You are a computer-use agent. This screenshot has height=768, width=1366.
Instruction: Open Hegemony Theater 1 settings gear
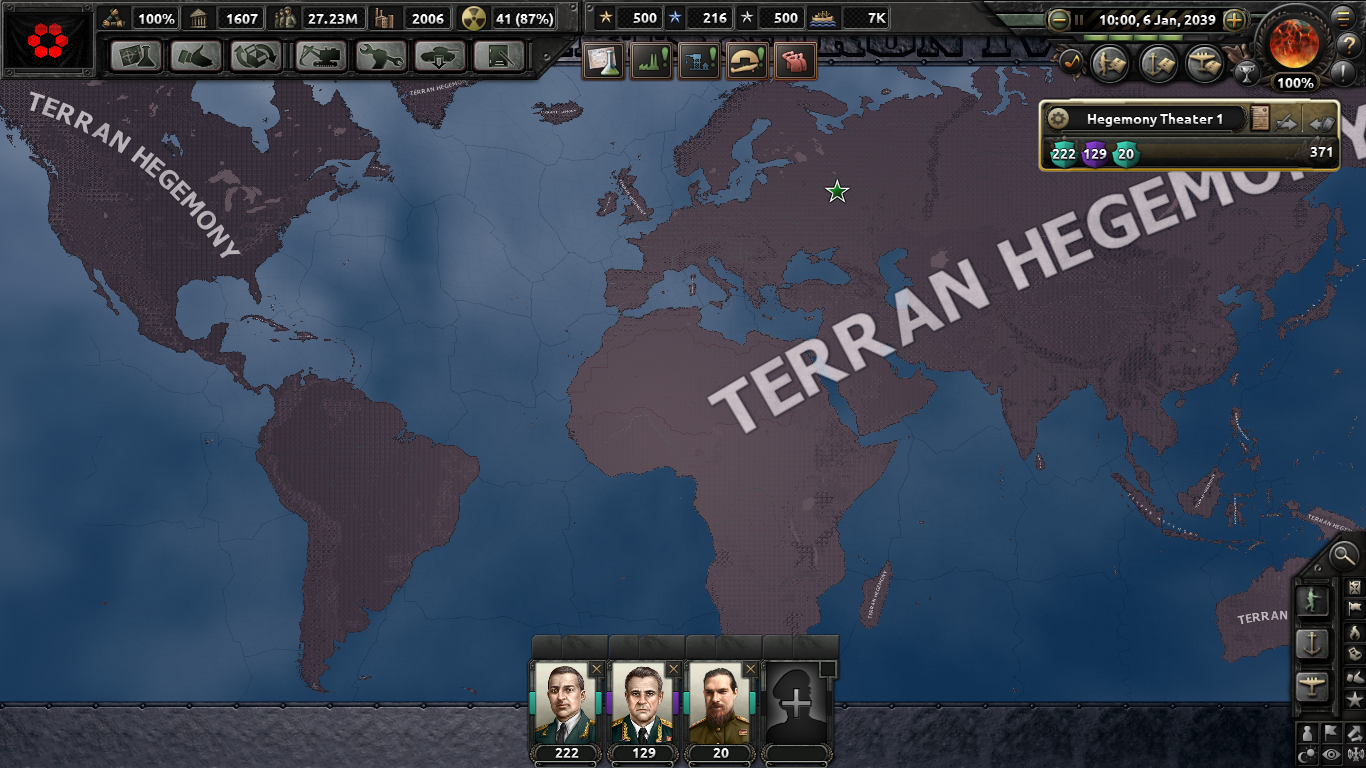click(1058, 118)
